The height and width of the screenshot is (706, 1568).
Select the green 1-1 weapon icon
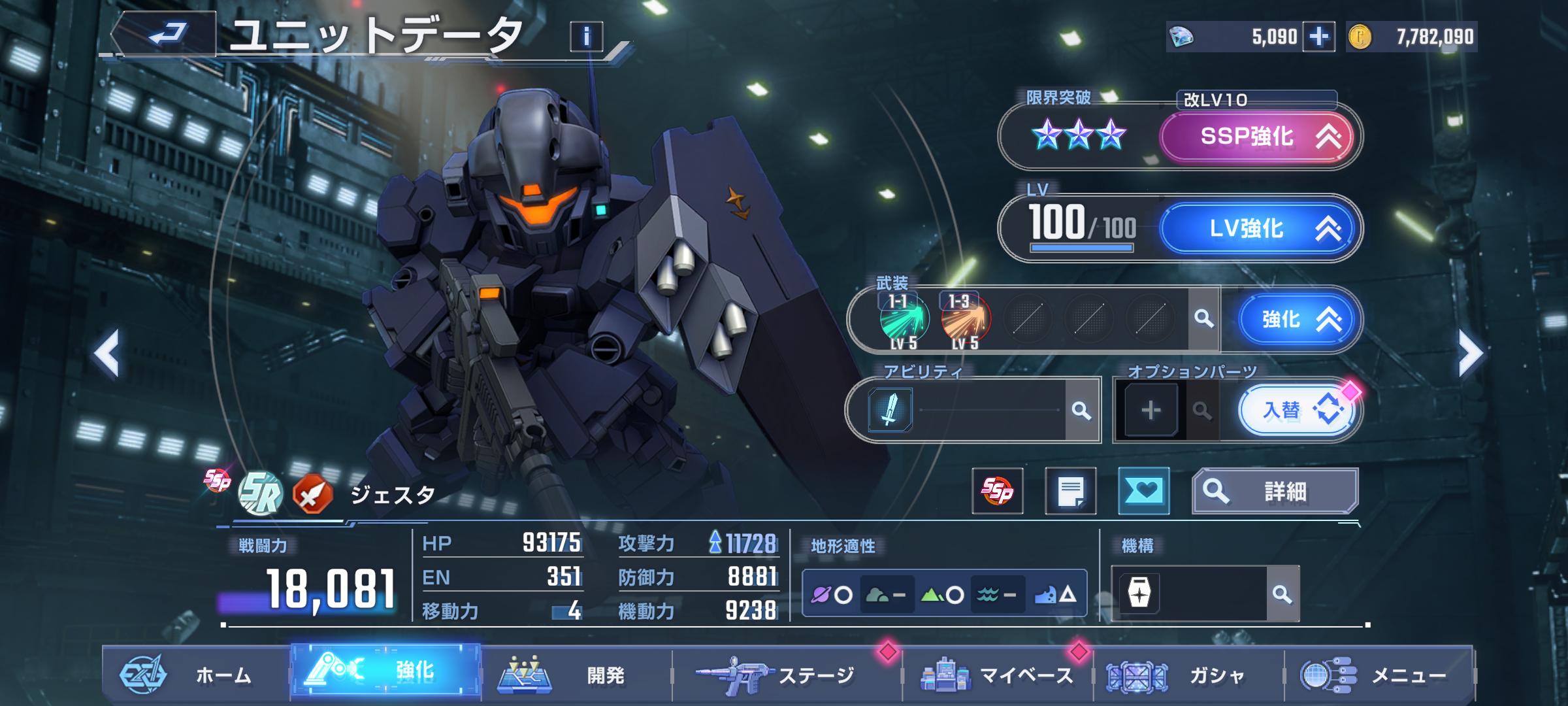(x=904, y=320)
